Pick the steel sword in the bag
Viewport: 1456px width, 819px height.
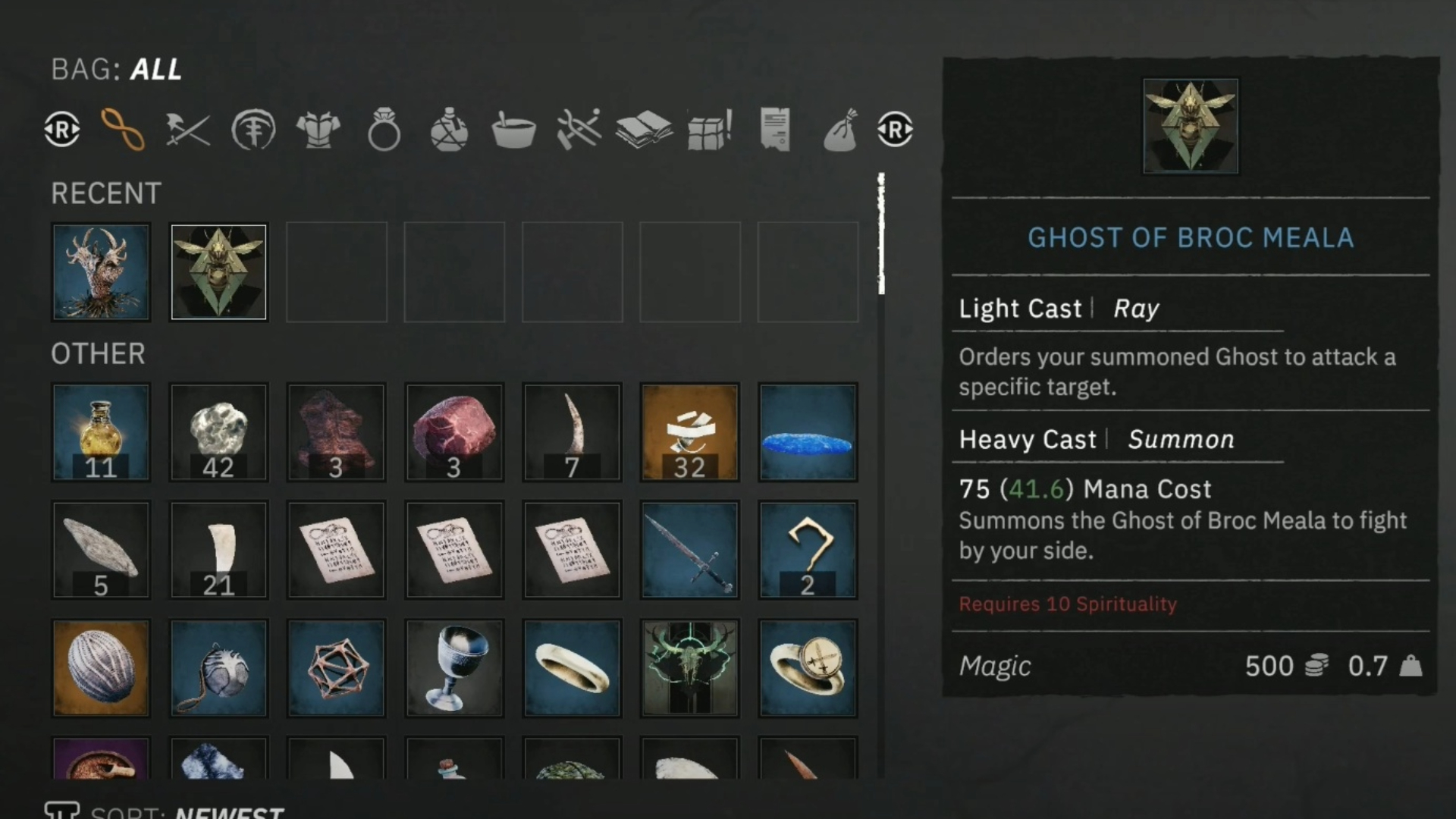click(689, 550)
